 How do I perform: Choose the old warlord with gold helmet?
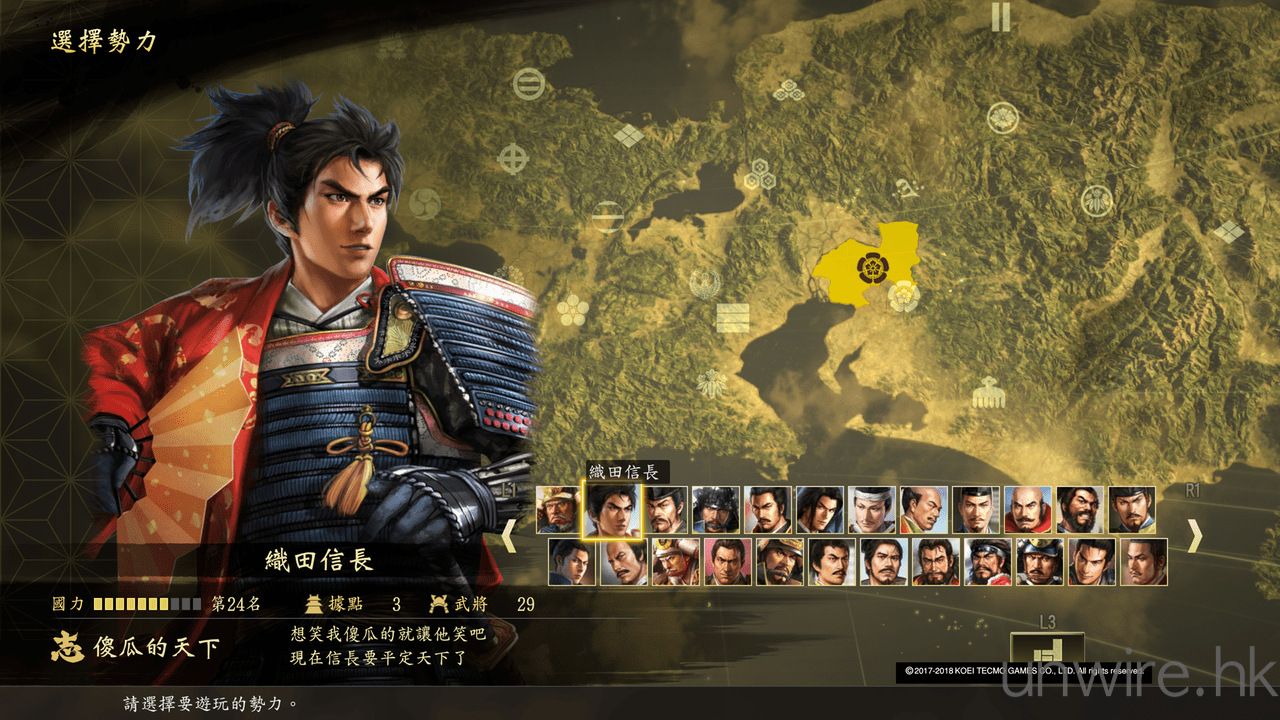pos(558,510)
